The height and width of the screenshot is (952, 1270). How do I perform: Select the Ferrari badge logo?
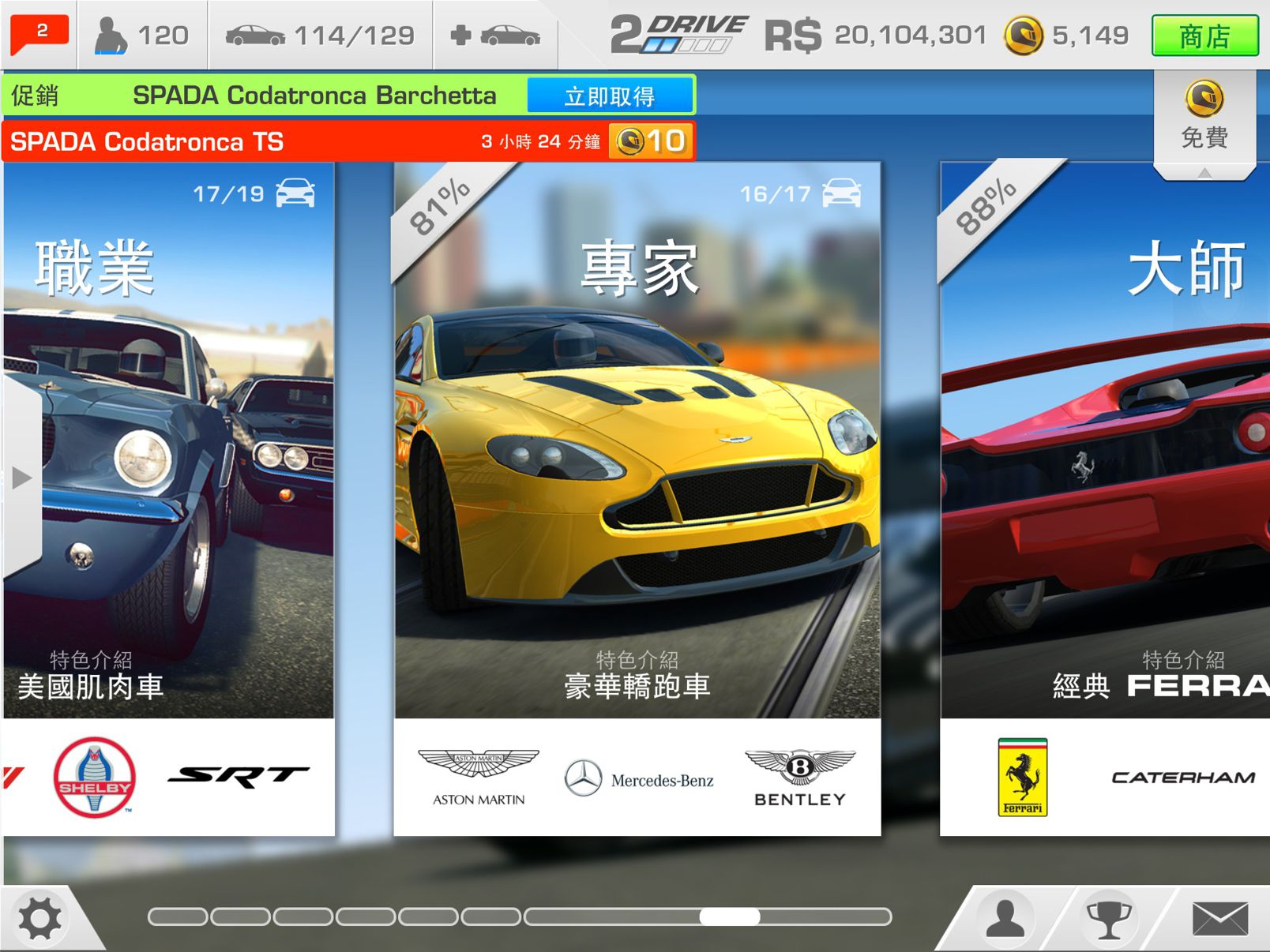pyautogui.click(x=1023, y=778)
